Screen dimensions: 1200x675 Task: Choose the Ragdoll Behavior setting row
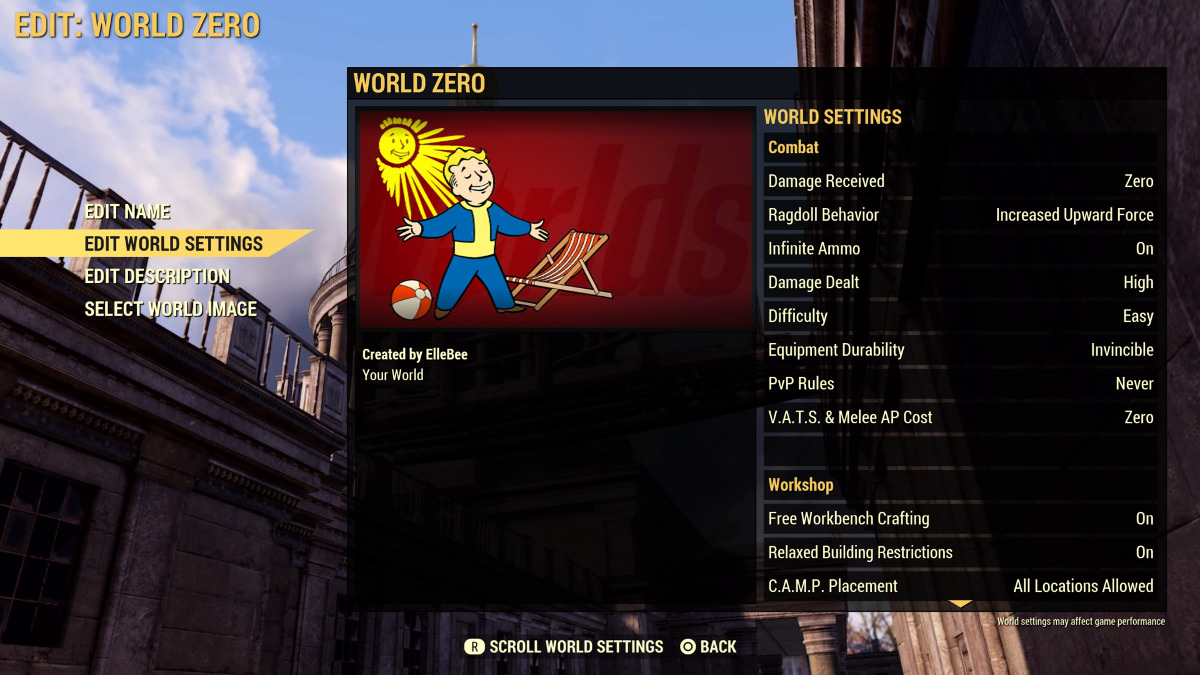coord(960,215)
